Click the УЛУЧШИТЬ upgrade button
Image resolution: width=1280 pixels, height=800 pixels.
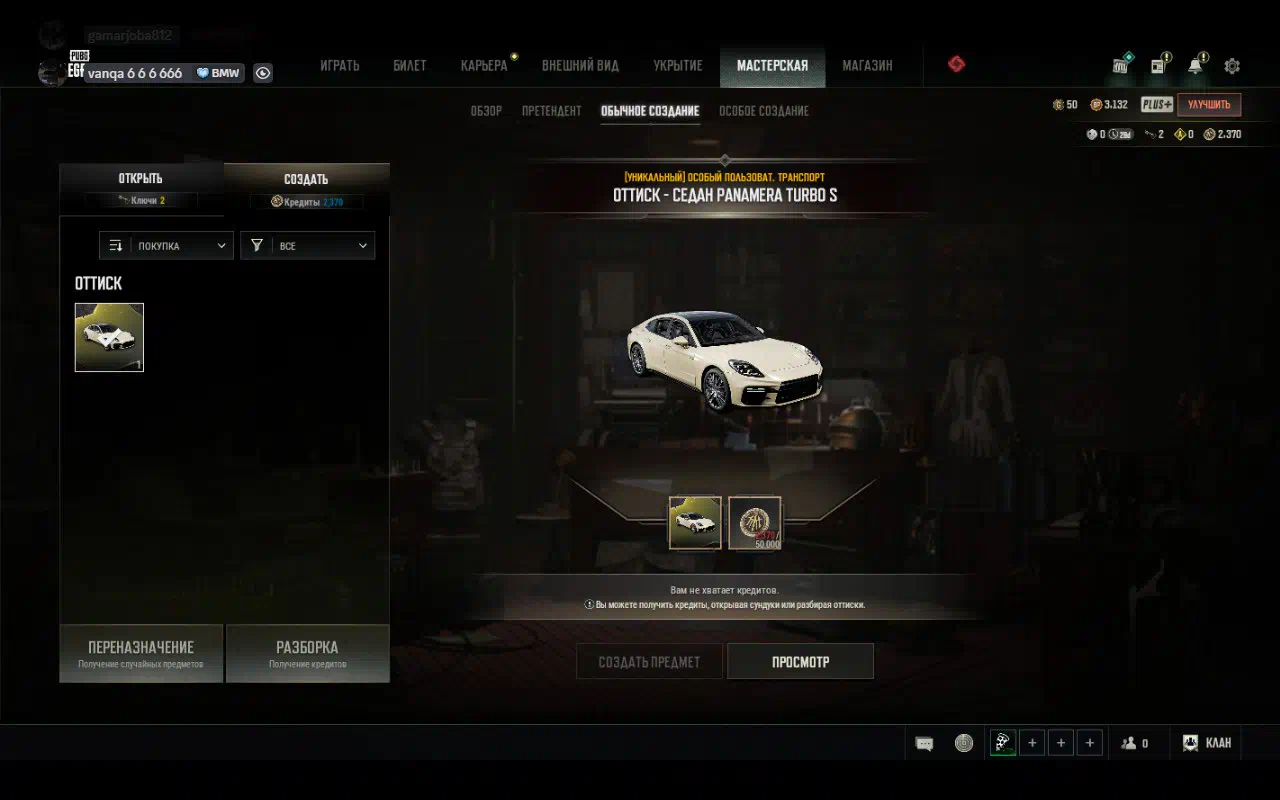pyautogui.click(x=1209, y=105)
